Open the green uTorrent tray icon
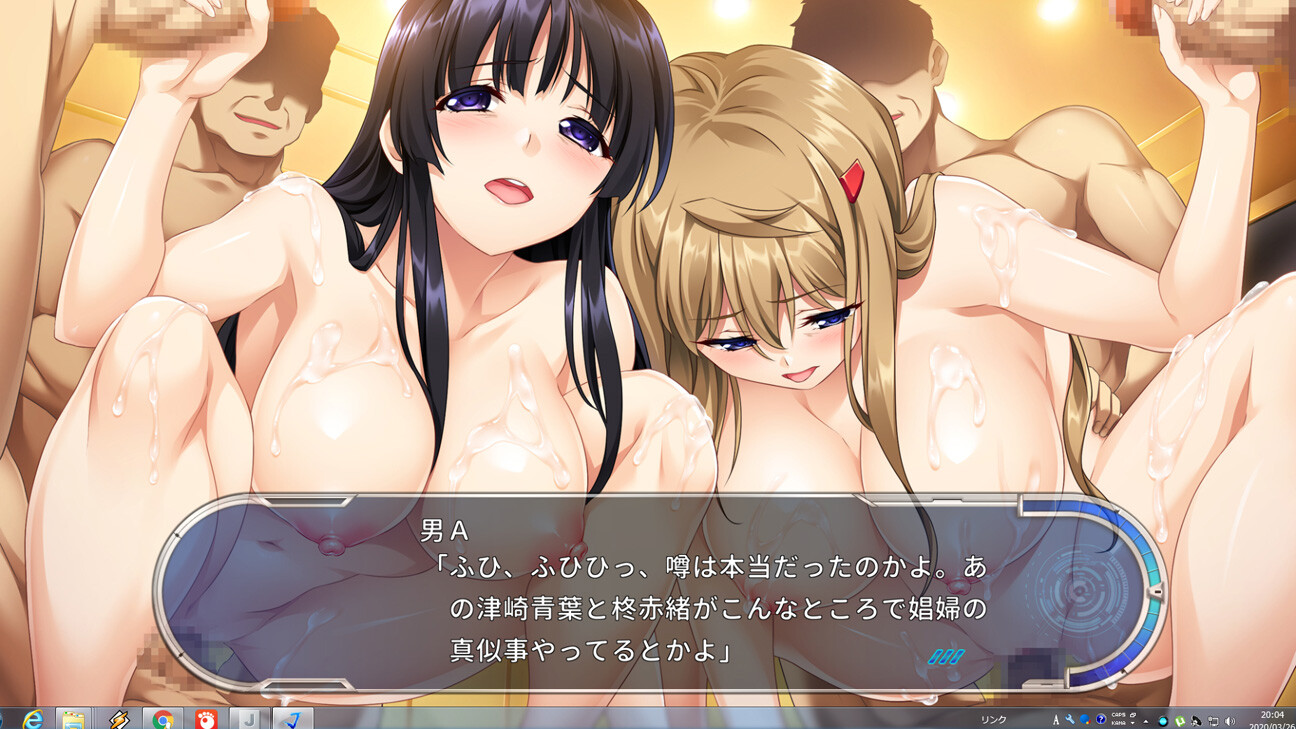 pyautogui.click(x=1180, y=721)
